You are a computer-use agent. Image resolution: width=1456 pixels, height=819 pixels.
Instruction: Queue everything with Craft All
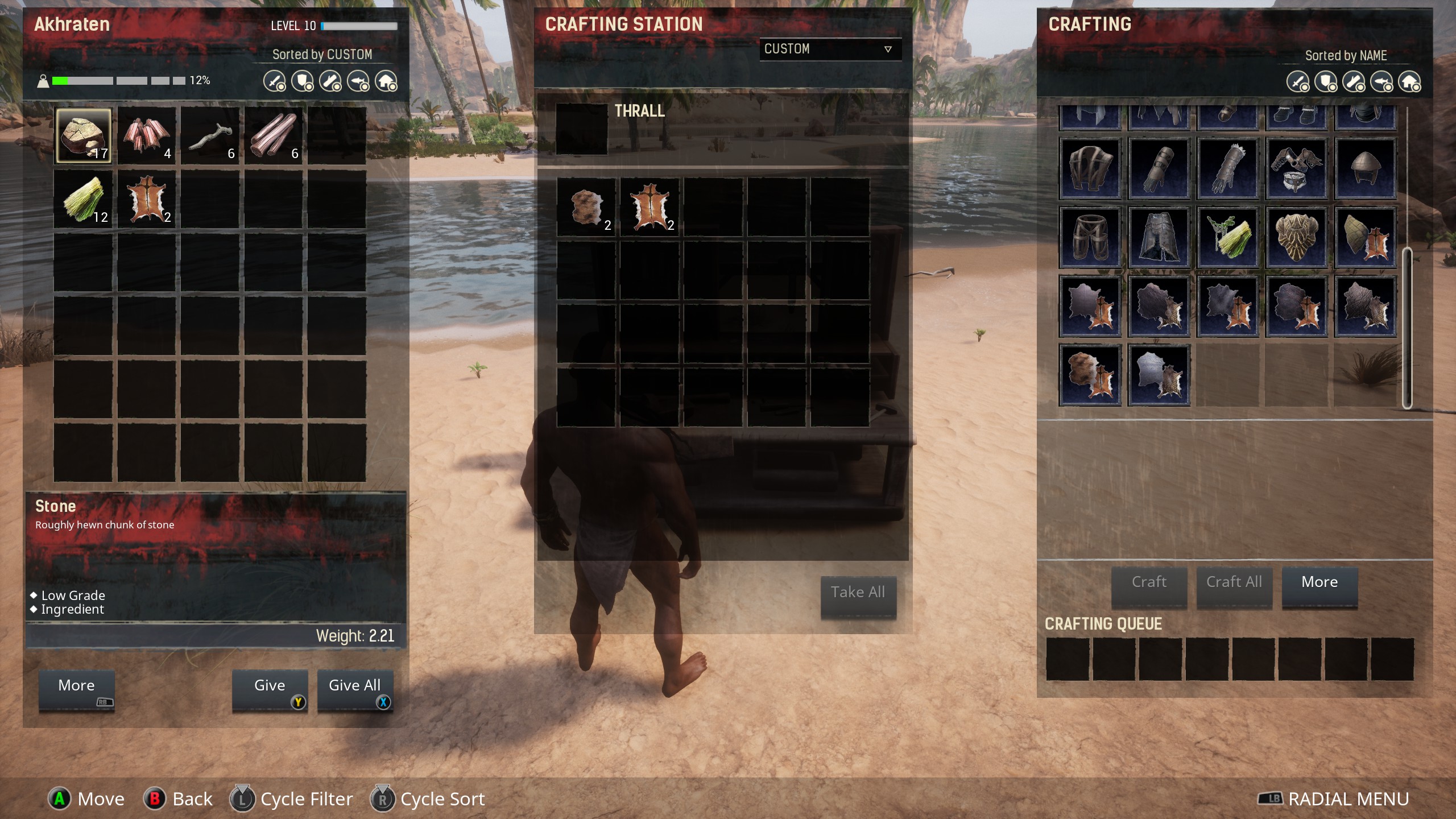tap(1234, 584)
